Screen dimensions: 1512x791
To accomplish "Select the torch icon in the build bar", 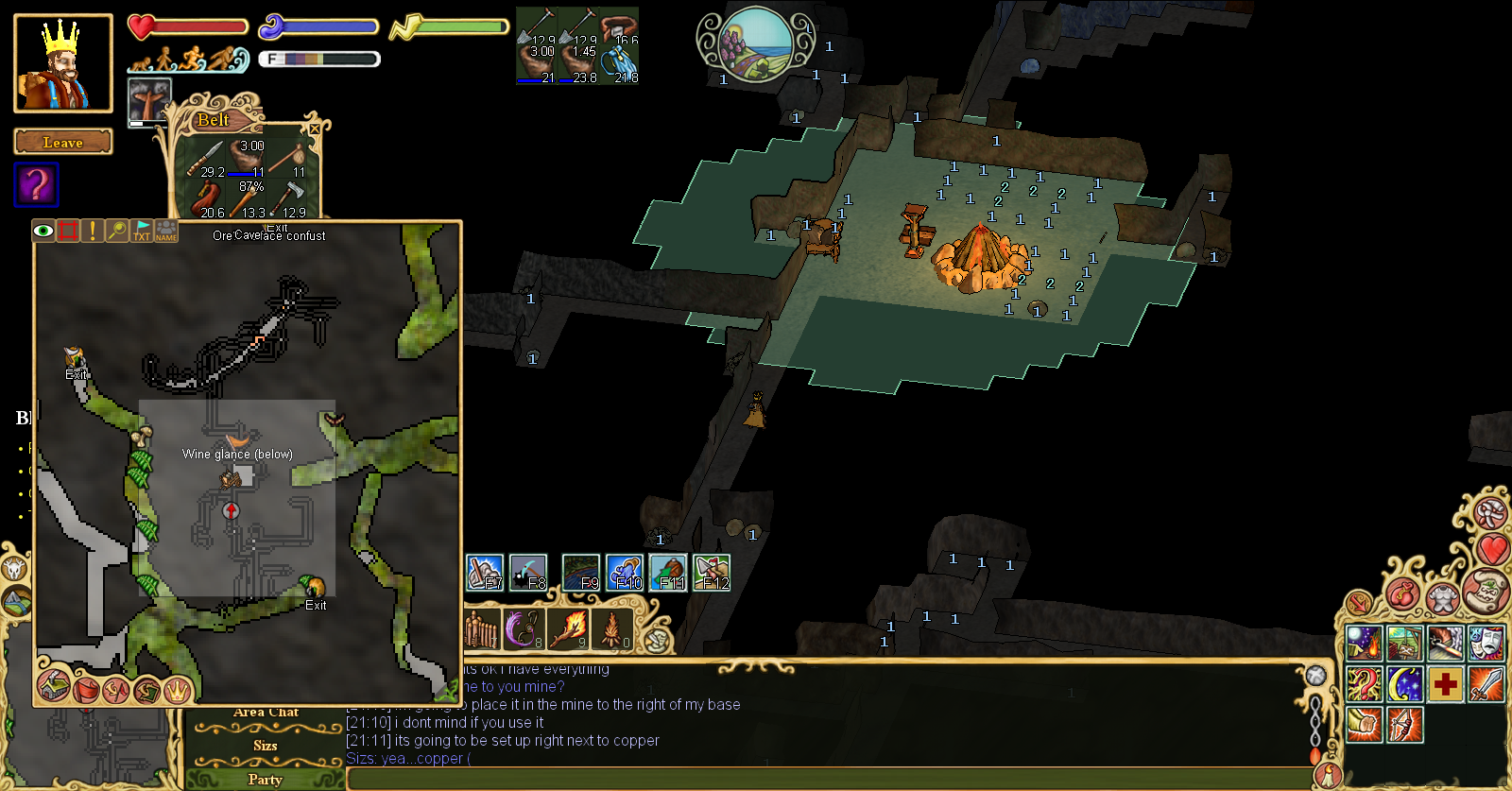I will [x=568, y=628].
